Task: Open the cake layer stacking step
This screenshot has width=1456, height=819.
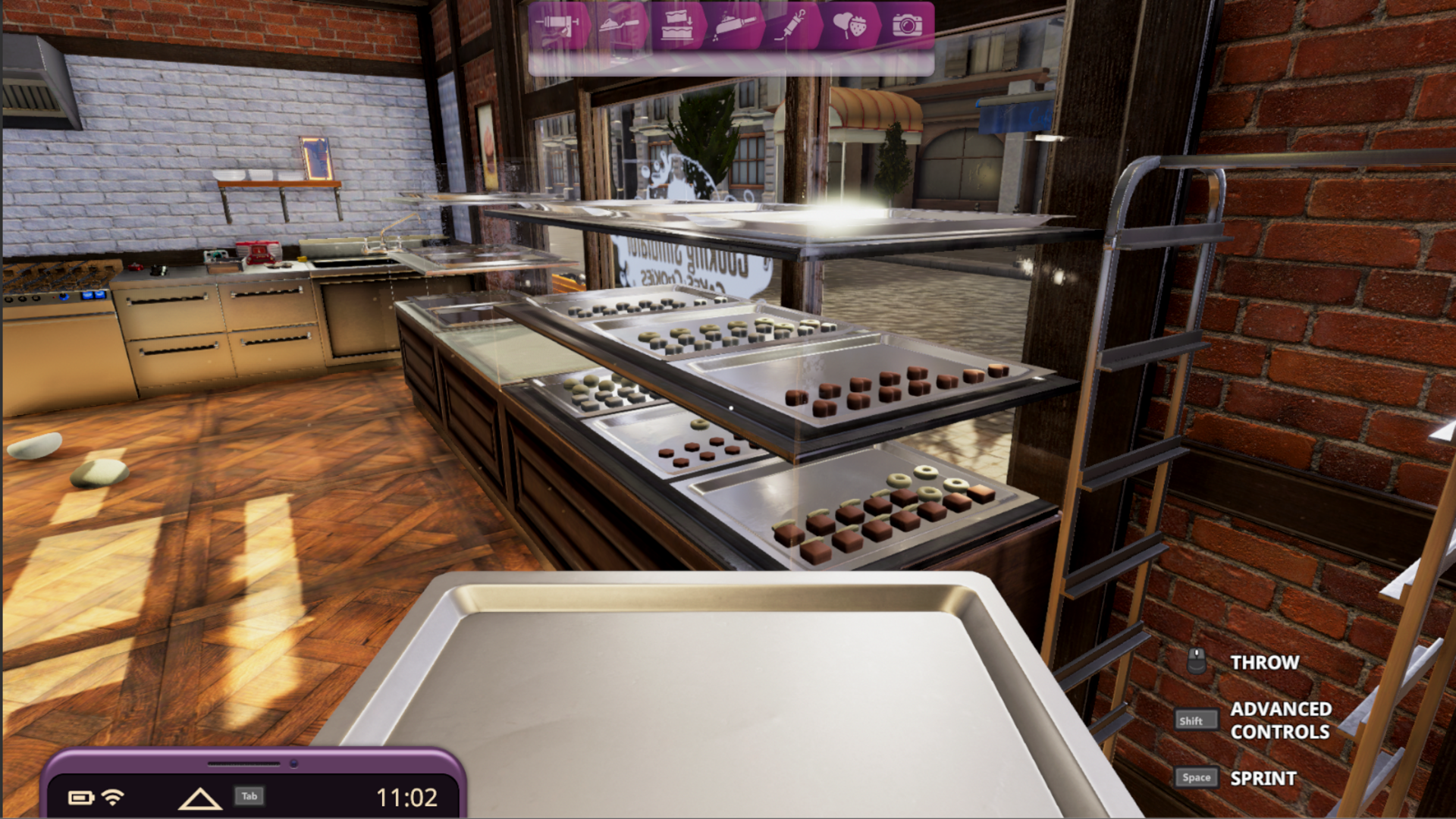Action: (676, 26)
